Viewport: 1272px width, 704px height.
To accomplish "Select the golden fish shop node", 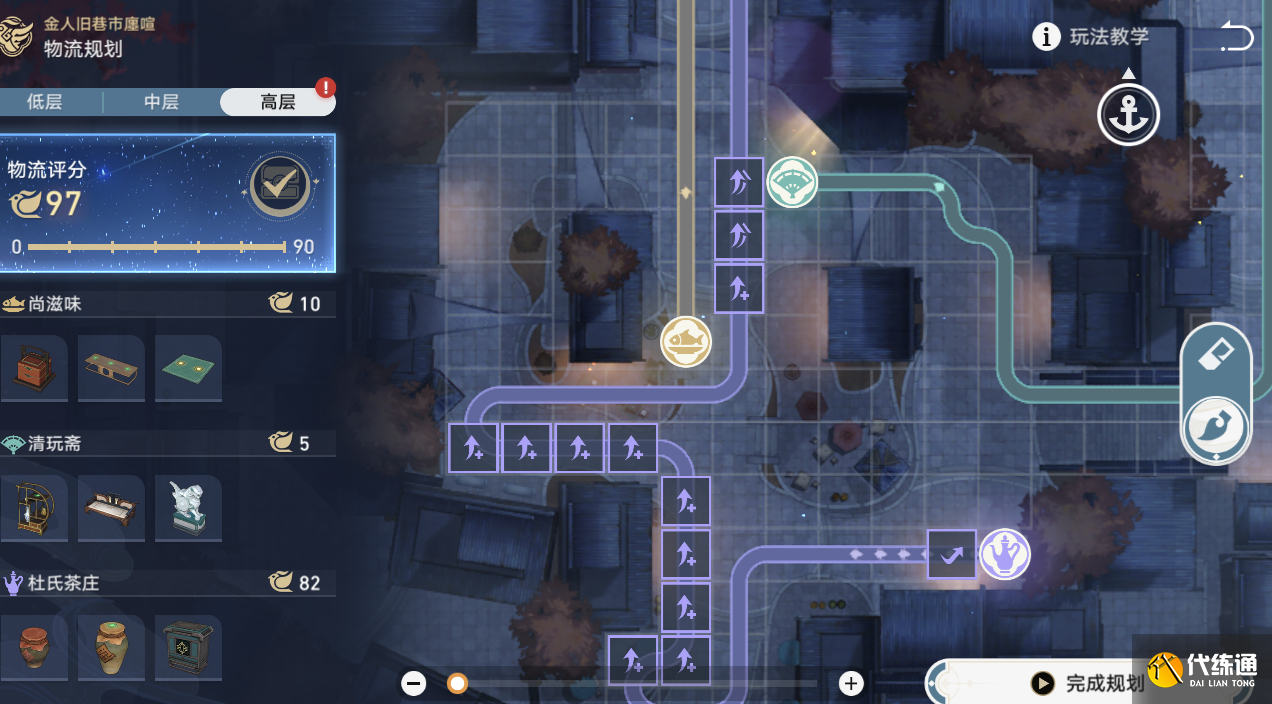I will click(686, 342).
